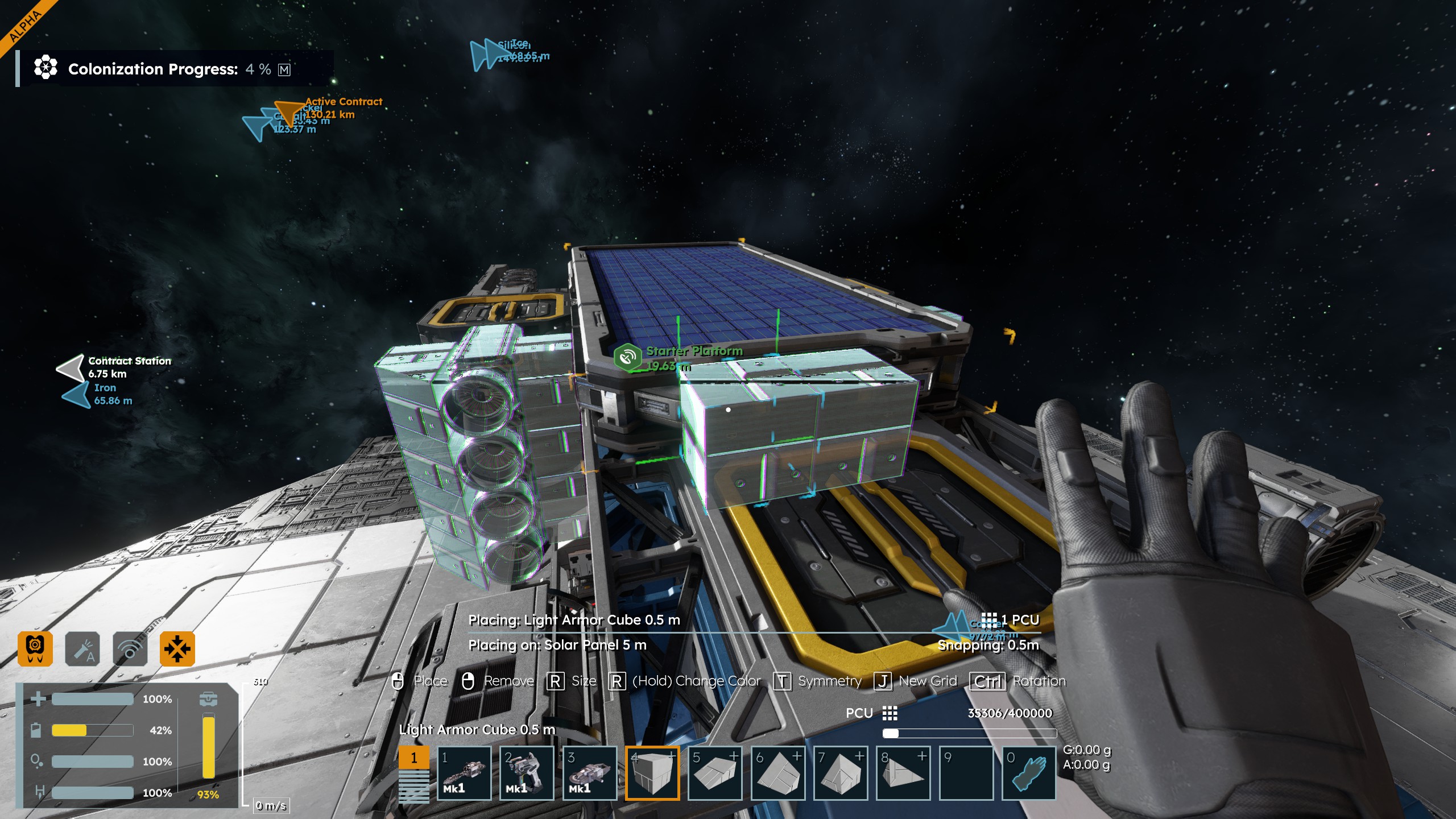Click the toolbox inventory fill icon
This screenshot has width=1456, height=819.
click(208, 698)
